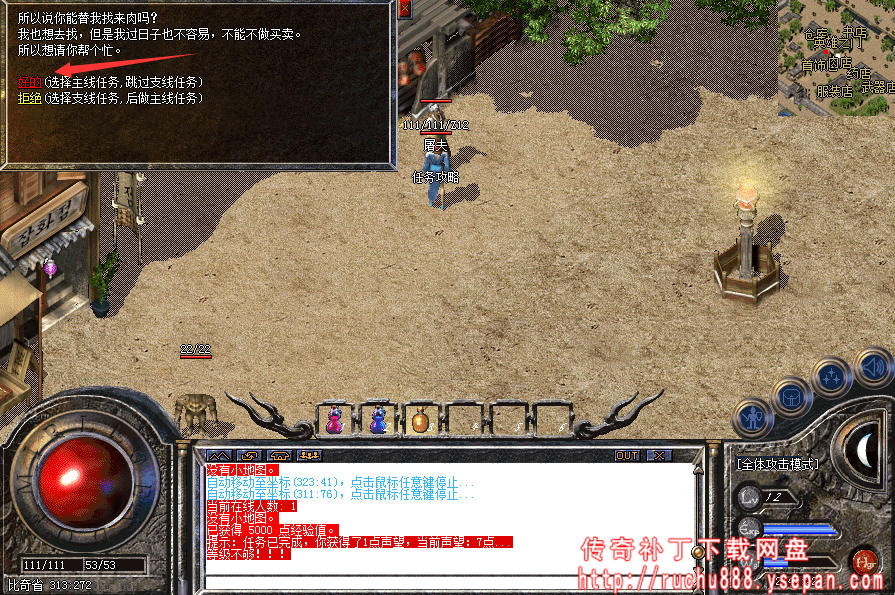
Task: Toggle the 全体攻击模式 attack mode label
Action: (x=778, y=464)
